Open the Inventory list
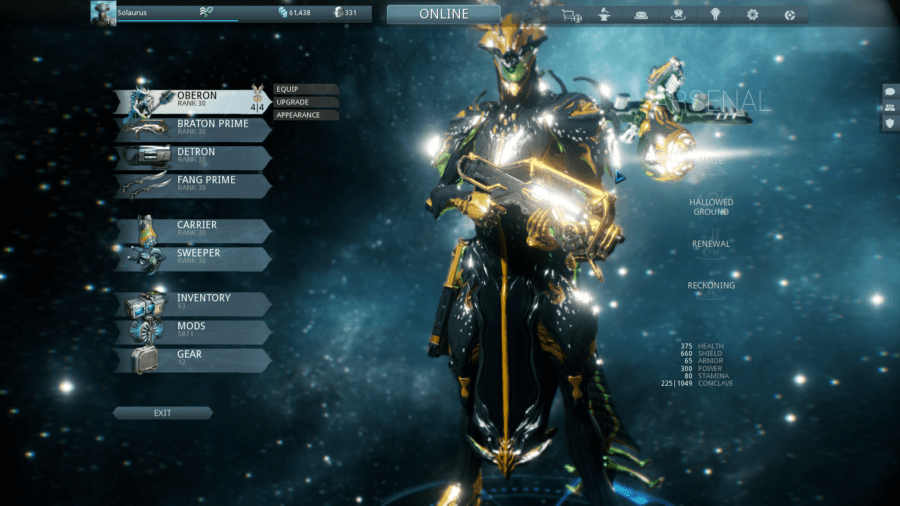Viewport: 900px width, 506px height. (193, 303)
